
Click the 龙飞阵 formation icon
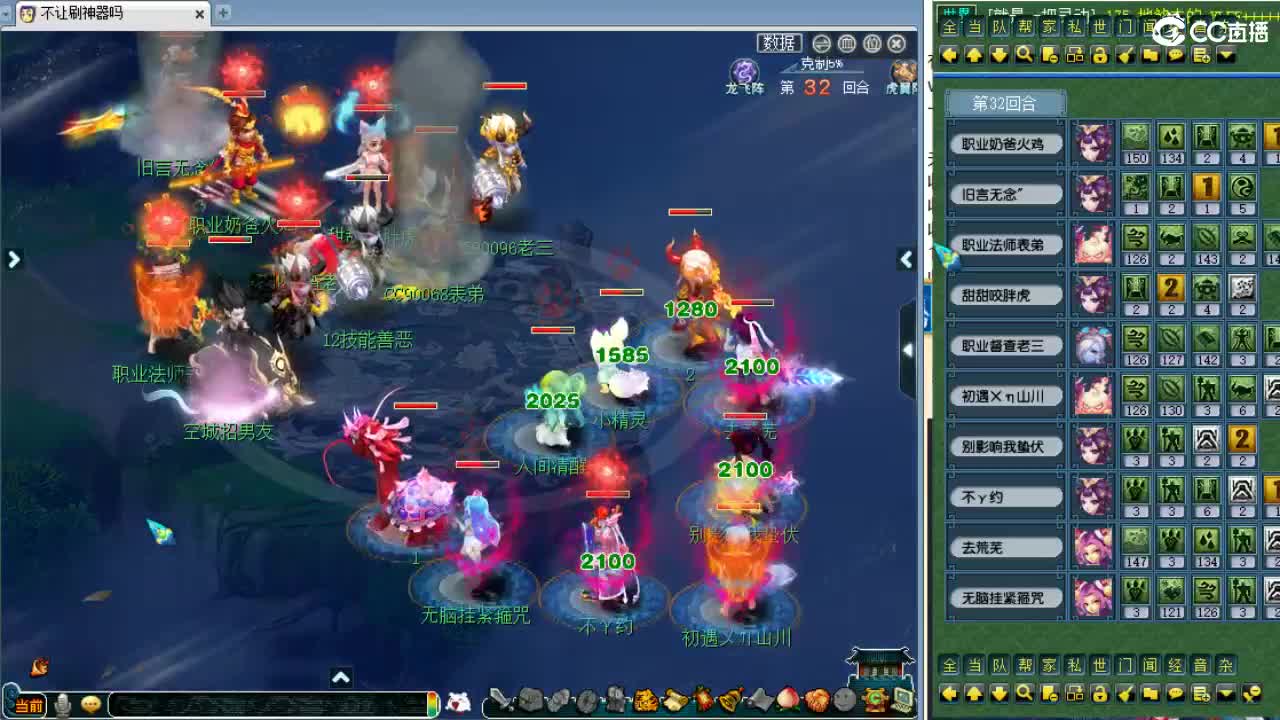point(743,72)
